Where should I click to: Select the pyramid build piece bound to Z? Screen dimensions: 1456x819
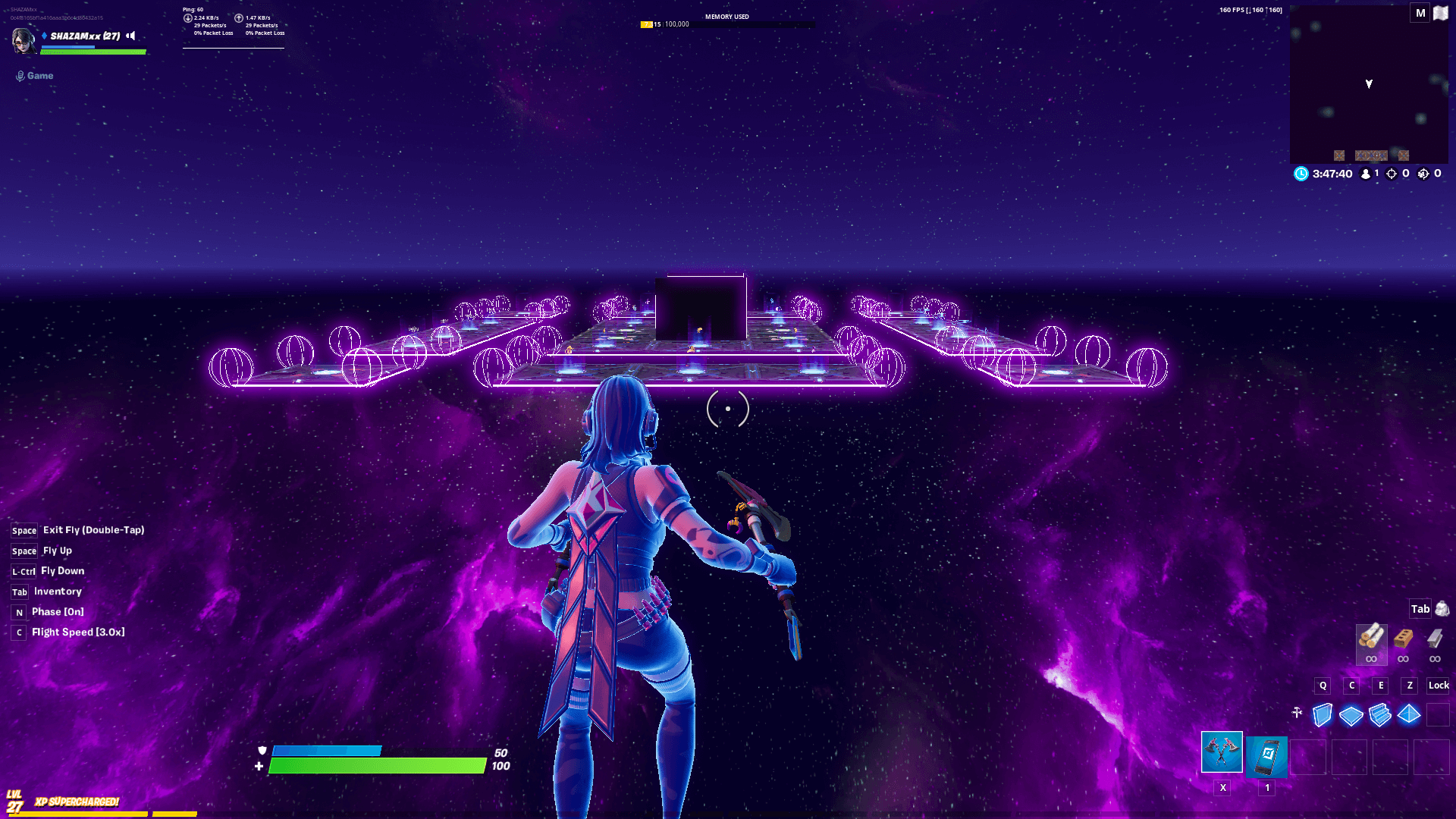[x=1409, y=714]
